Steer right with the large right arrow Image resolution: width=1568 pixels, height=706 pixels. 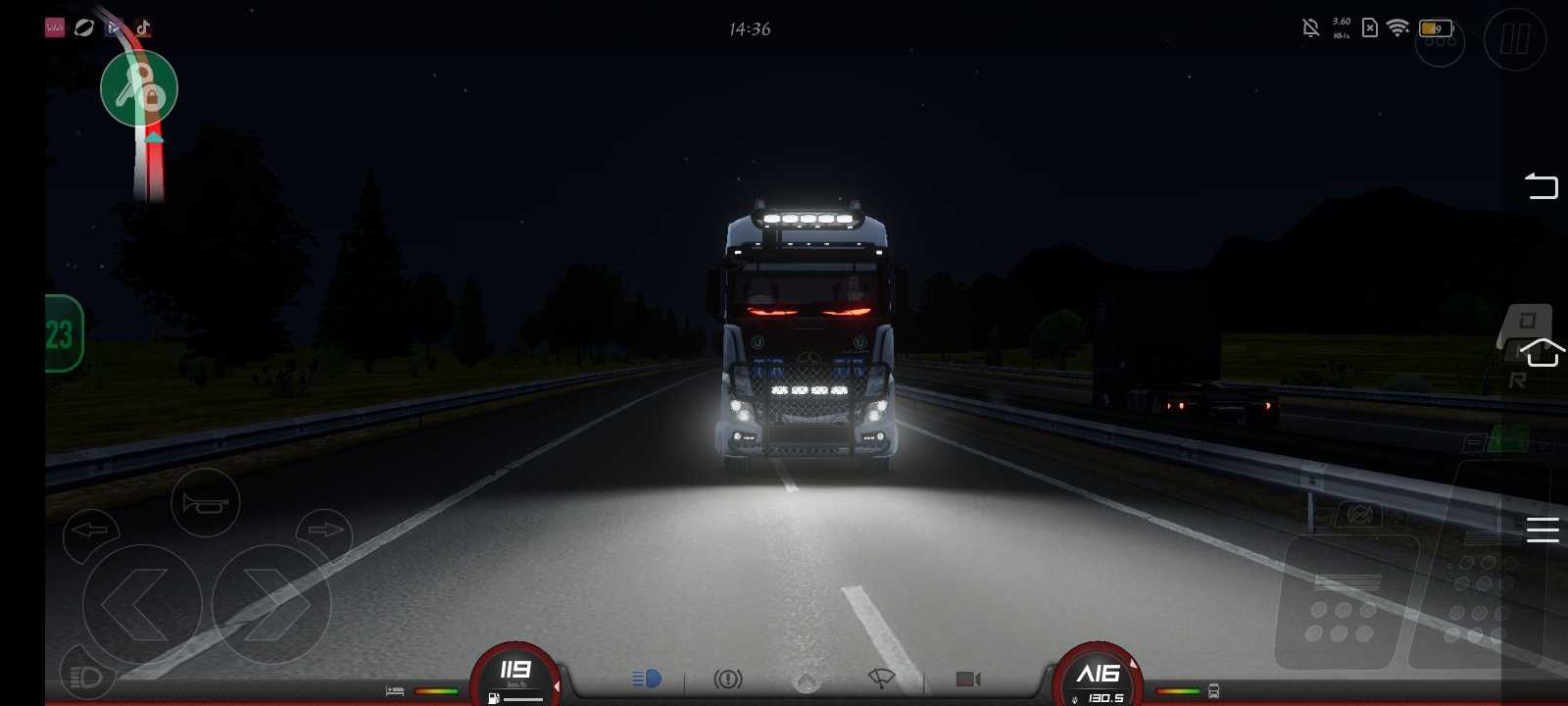(272, 604)
